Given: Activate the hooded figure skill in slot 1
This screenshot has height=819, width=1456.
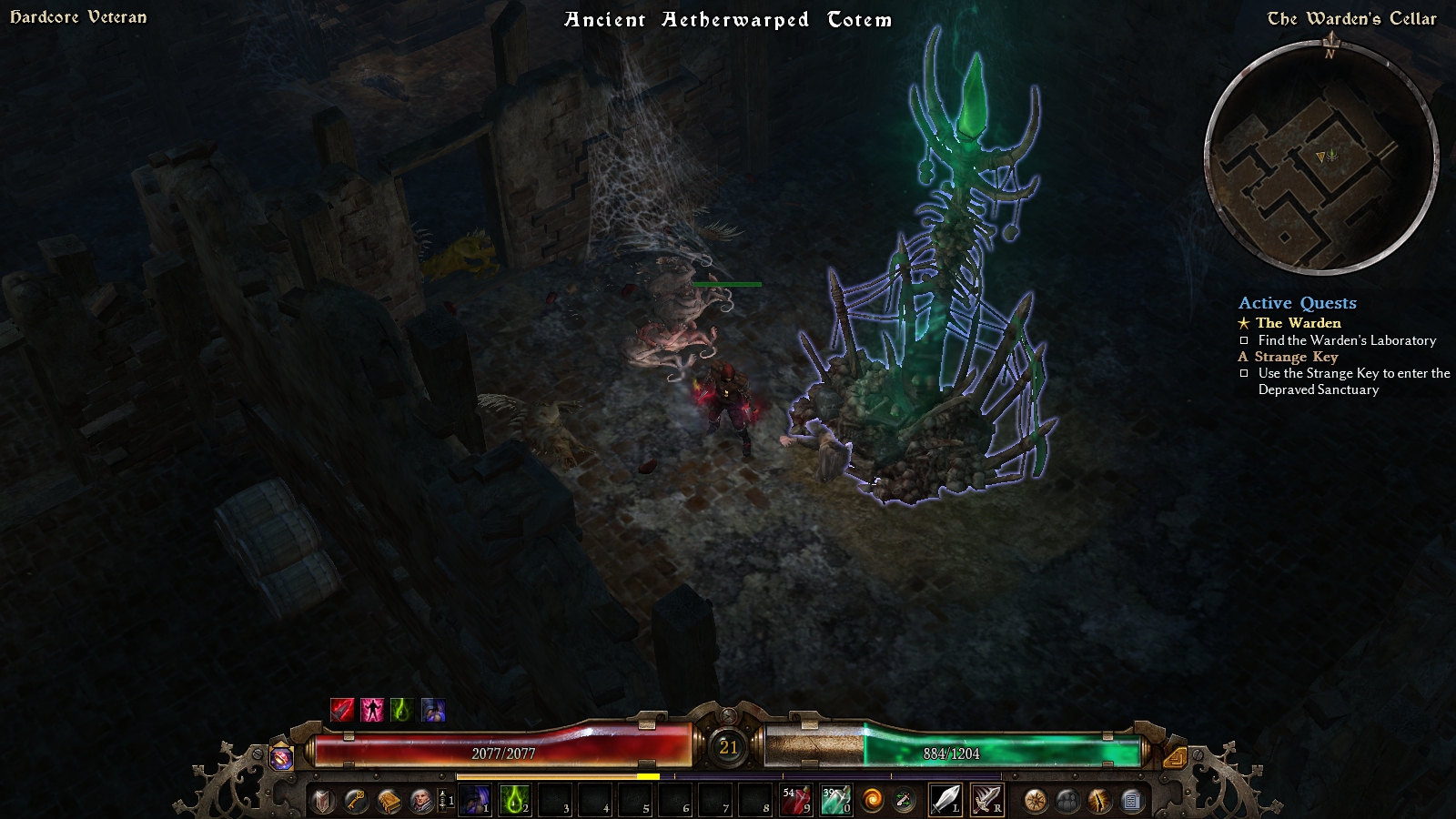Looking at the screenshot, I should click(x=475, y=801).
